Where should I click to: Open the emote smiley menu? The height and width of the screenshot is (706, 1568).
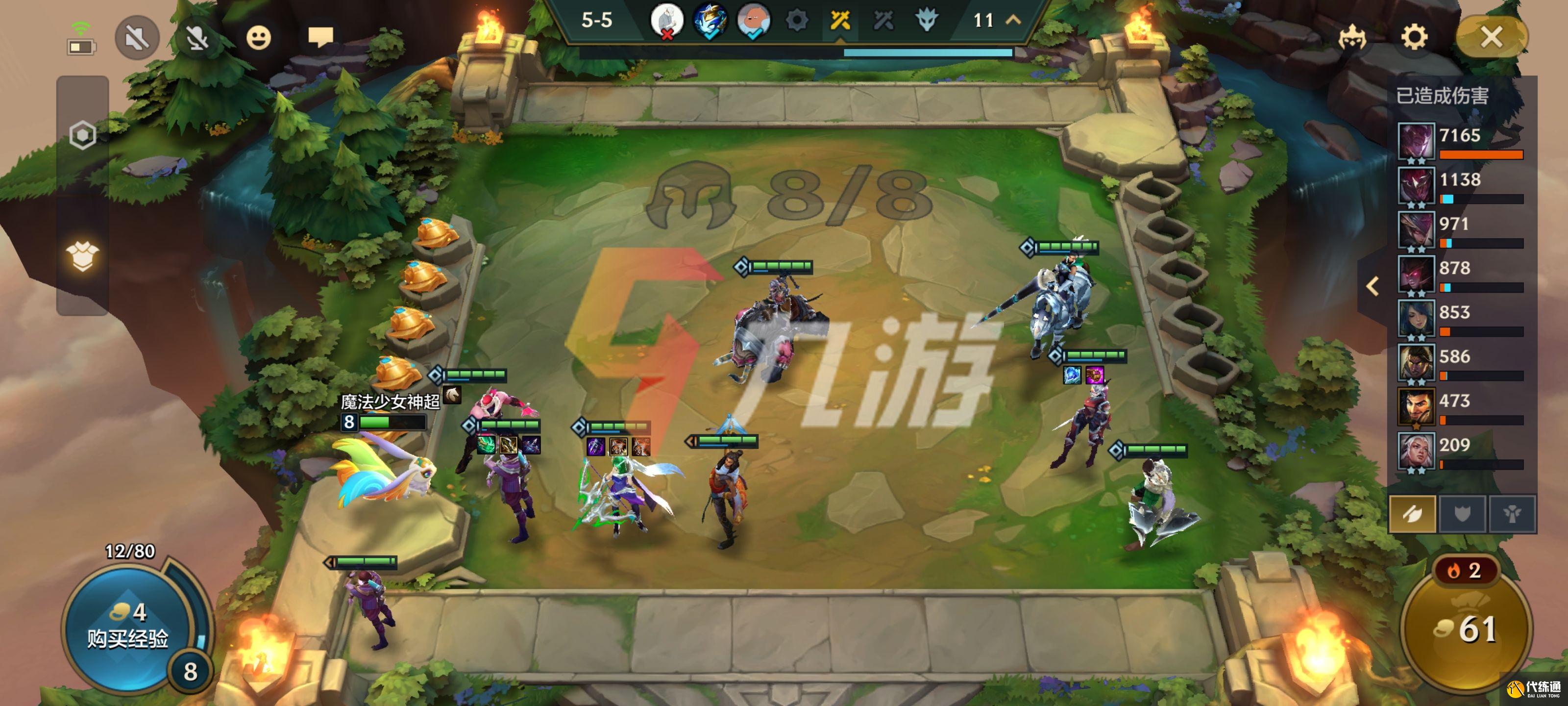pos(258,38)
